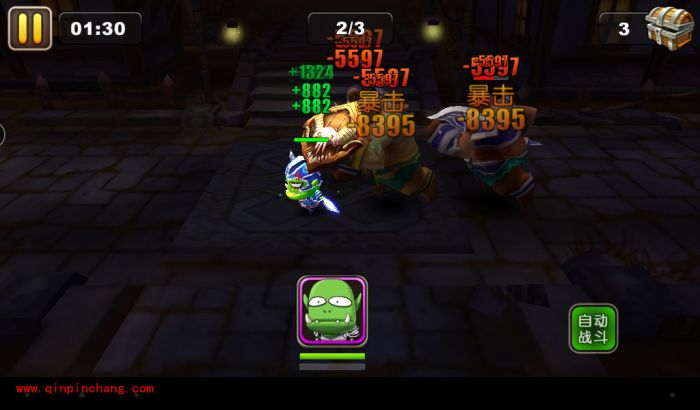This screenshot has width=700, height=410.
Task: Toggle the green auto-battle button
Action: 593,329
